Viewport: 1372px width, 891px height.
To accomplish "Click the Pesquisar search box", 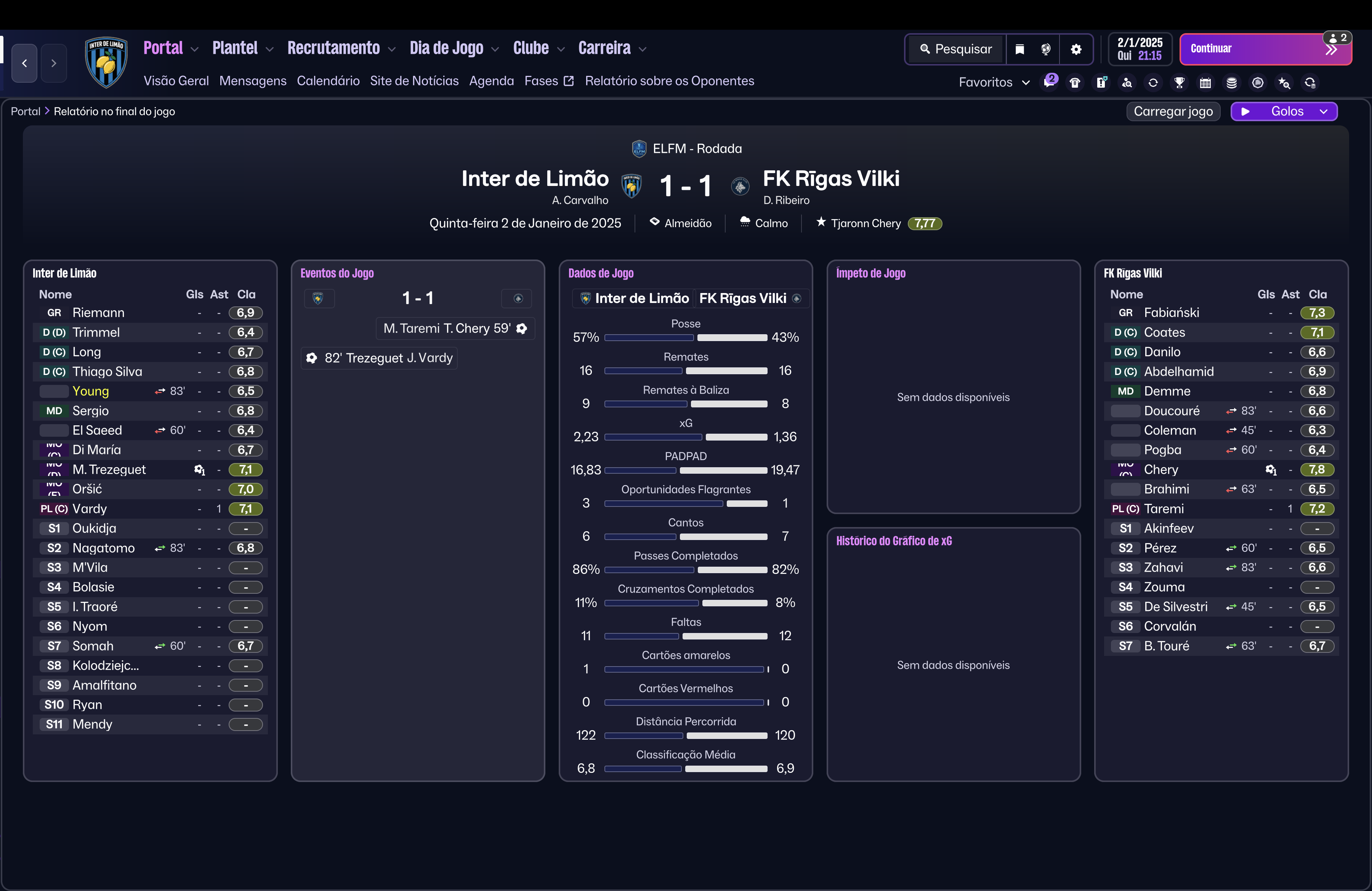I will tap(956, 49).
